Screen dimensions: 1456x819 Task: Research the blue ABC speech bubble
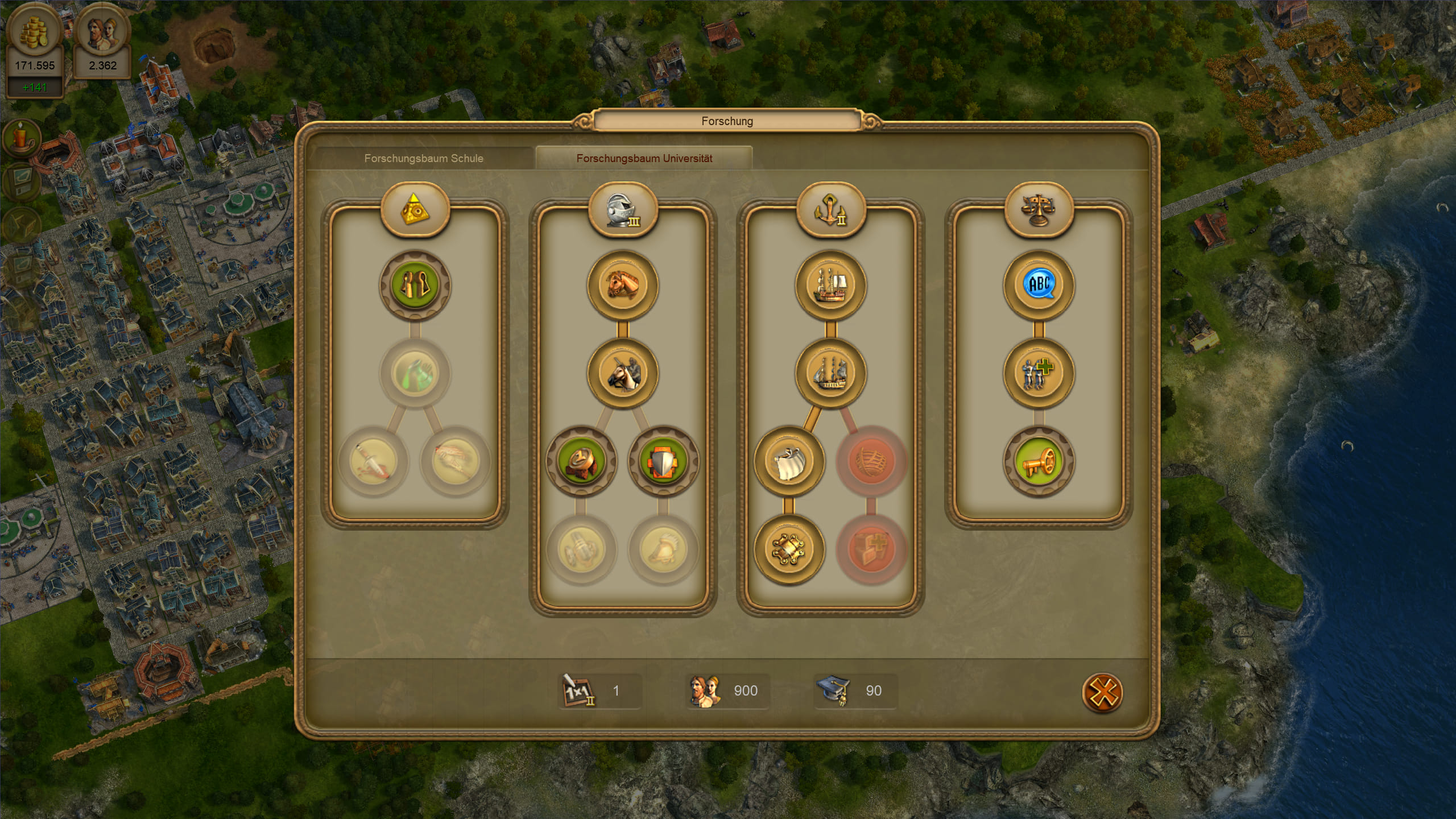[x=1039, y=285]
